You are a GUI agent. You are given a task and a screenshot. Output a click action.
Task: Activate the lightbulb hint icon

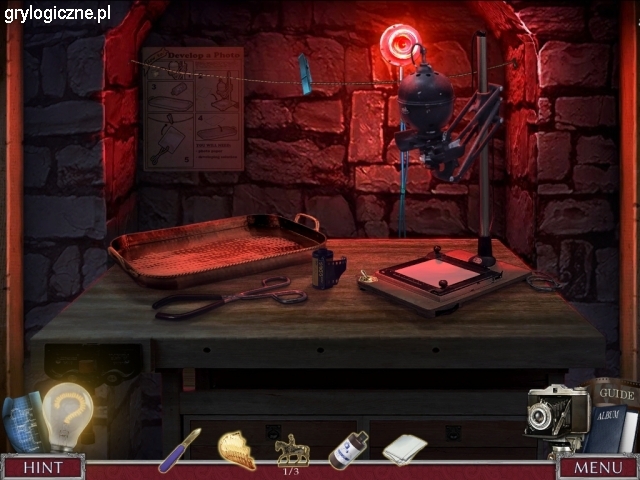click(x=67, y=415)
